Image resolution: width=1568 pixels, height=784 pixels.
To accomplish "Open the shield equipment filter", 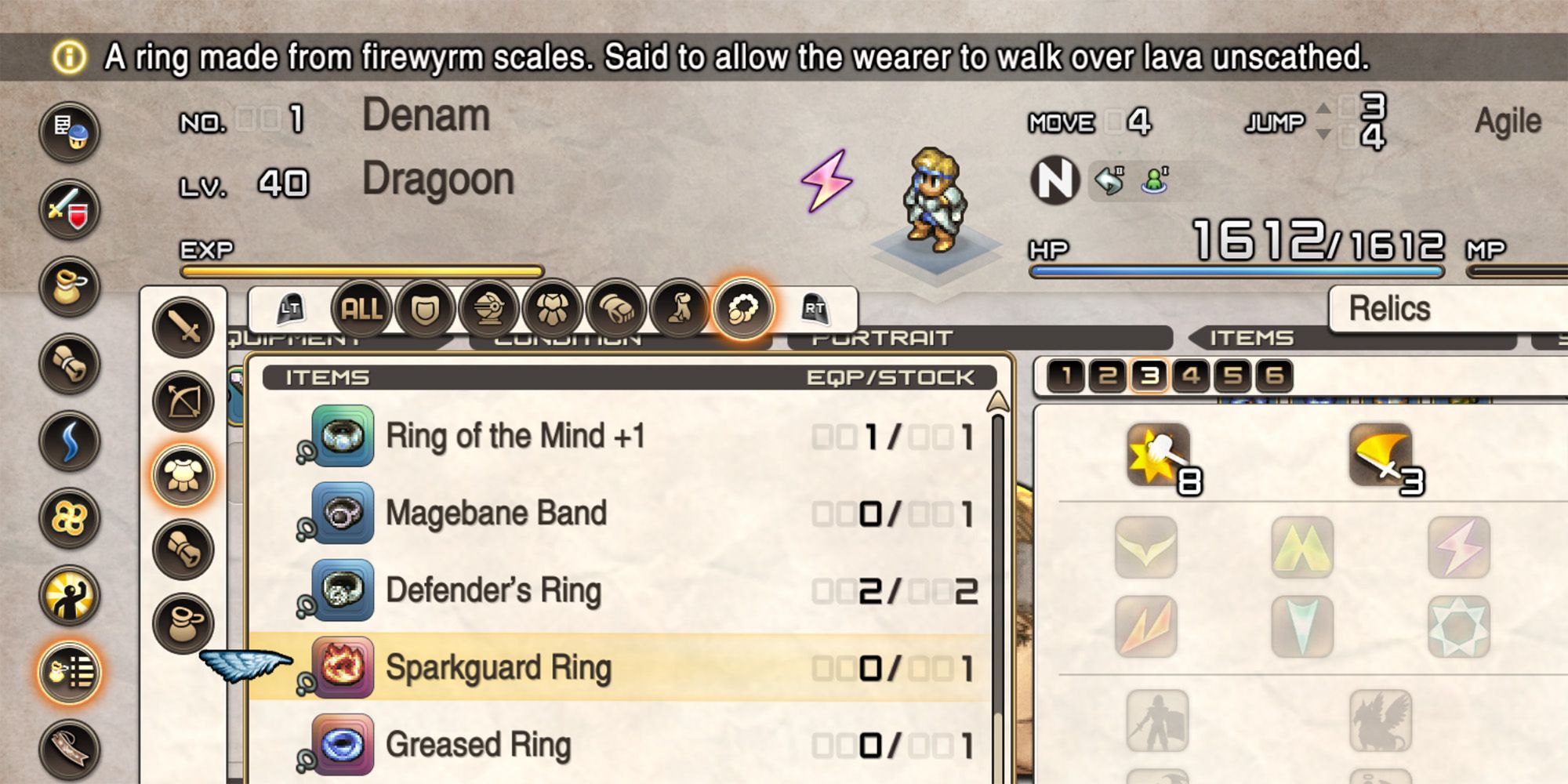I will coord(423,308).
